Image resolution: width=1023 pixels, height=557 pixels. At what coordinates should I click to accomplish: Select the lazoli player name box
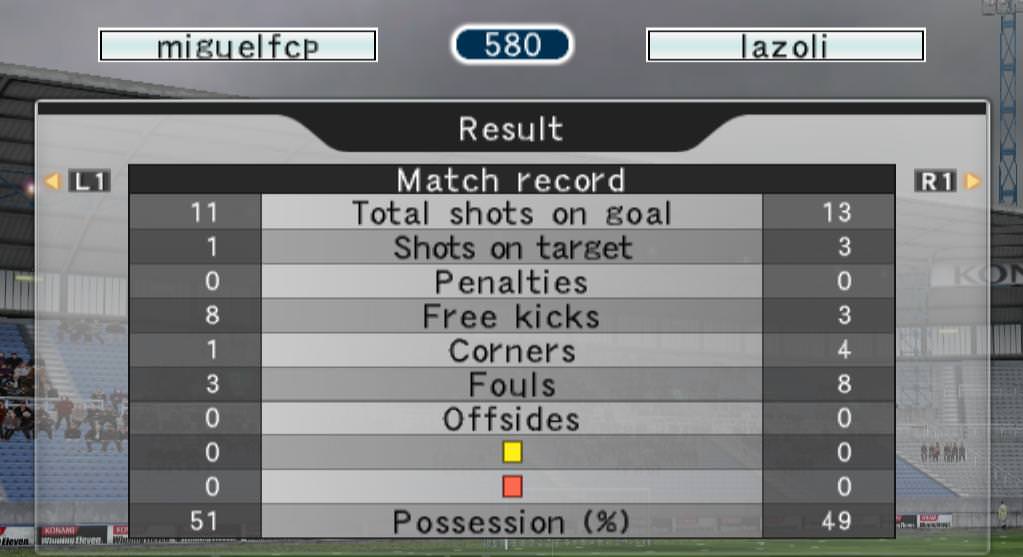[x=785, y=46]
